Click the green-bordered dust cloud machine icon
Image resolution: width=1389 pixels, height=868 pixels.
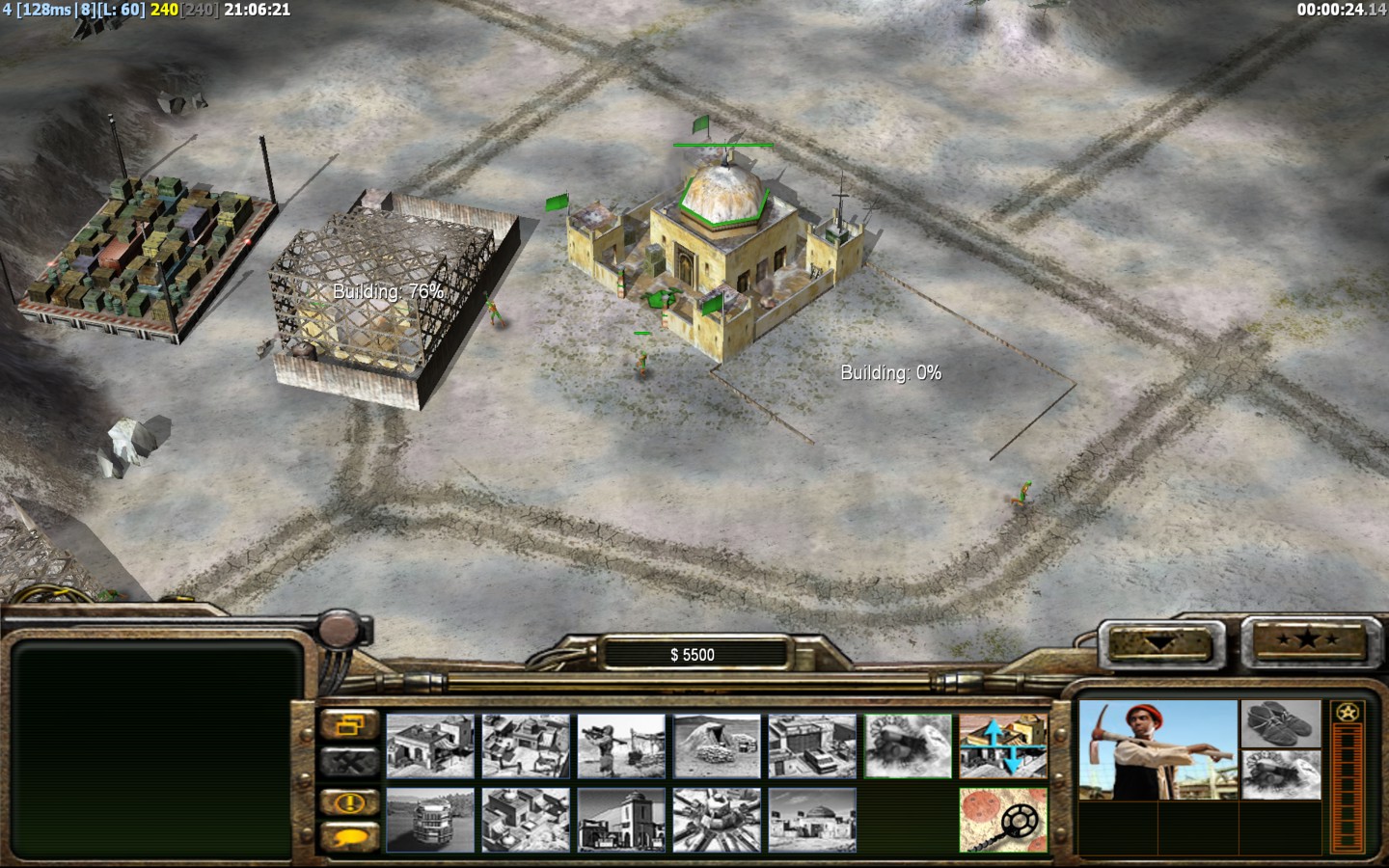(x=908, y=746)
